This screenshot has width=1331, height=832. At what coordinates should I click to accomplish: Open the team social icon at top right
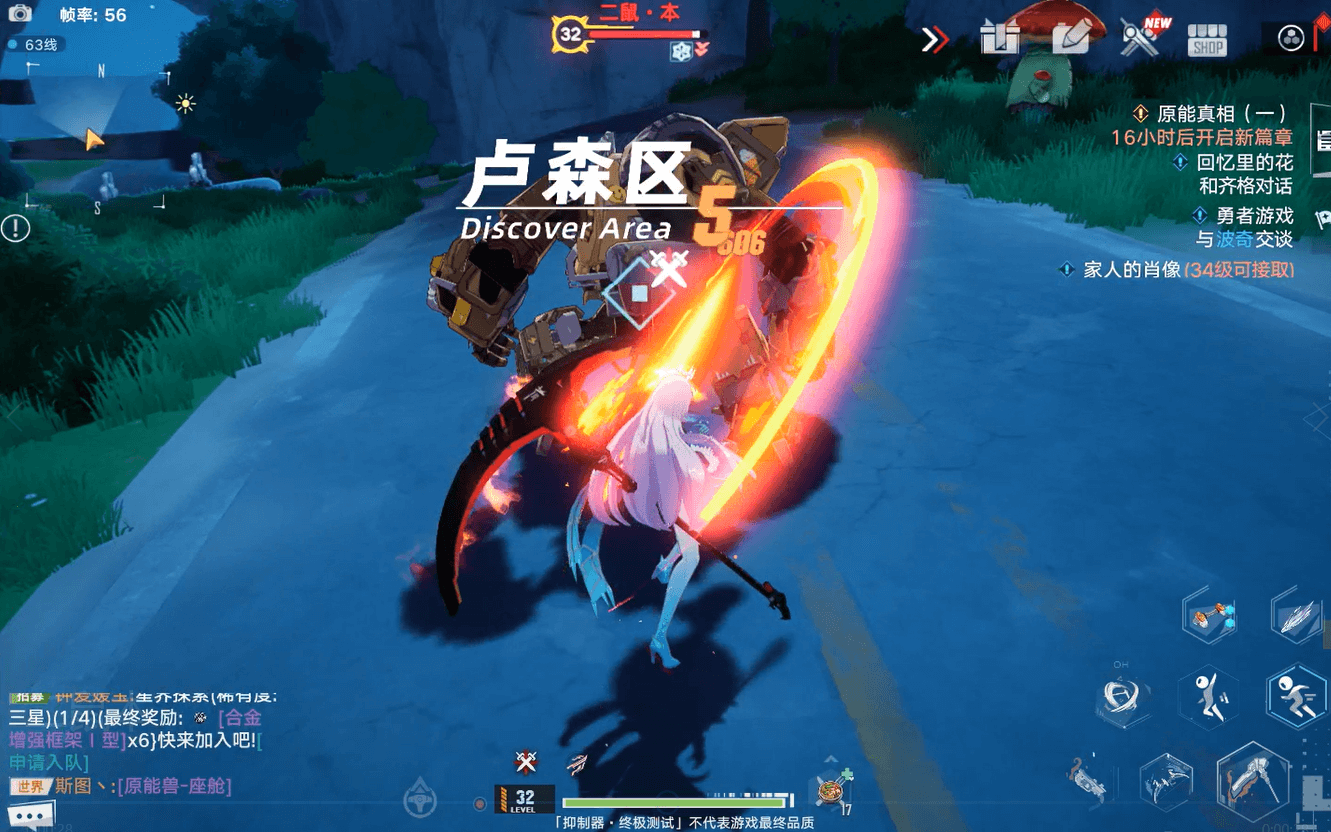1289,40
